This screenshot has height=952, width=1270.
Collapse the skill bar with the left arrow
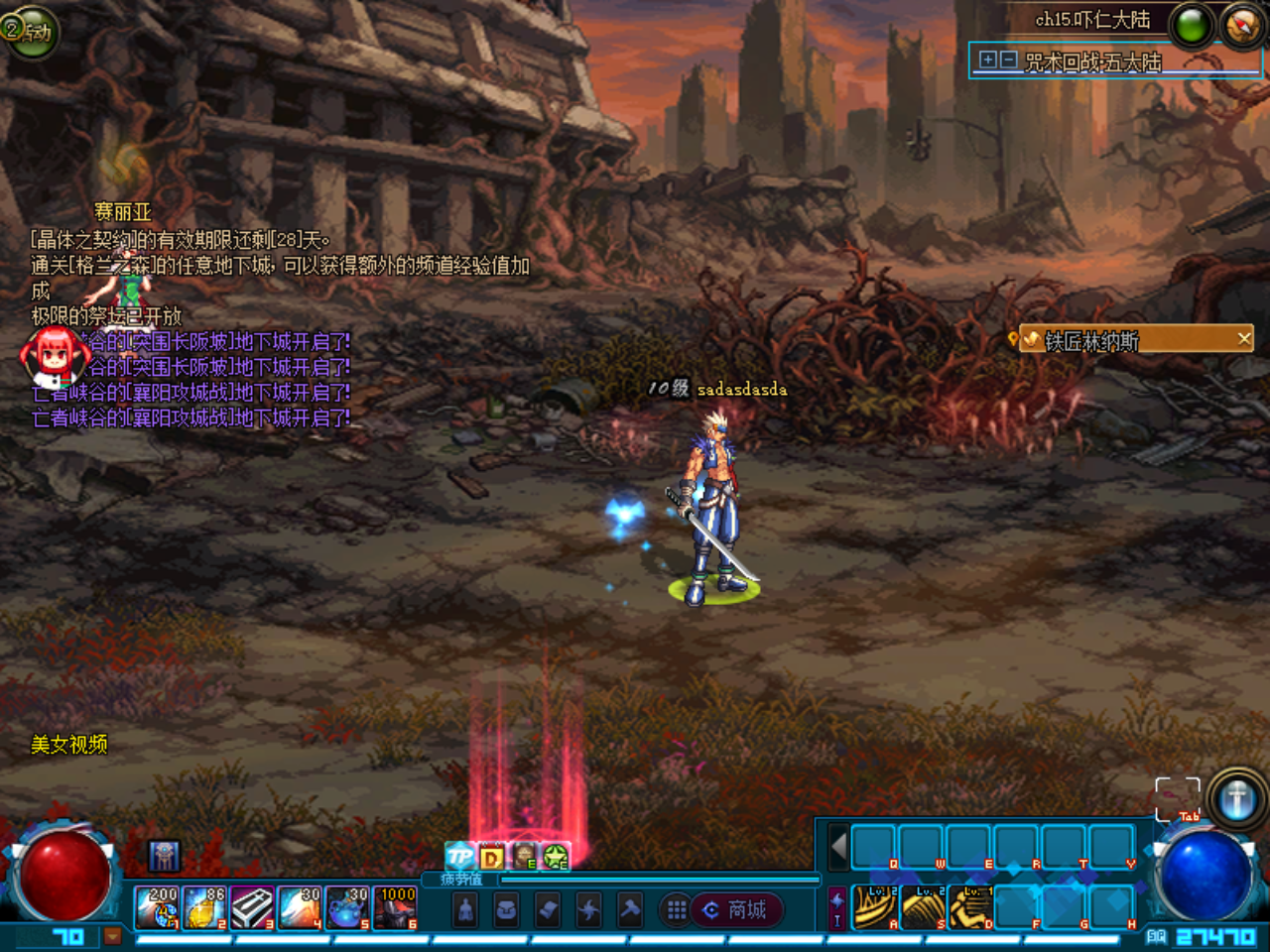click(x=838, y=848)
